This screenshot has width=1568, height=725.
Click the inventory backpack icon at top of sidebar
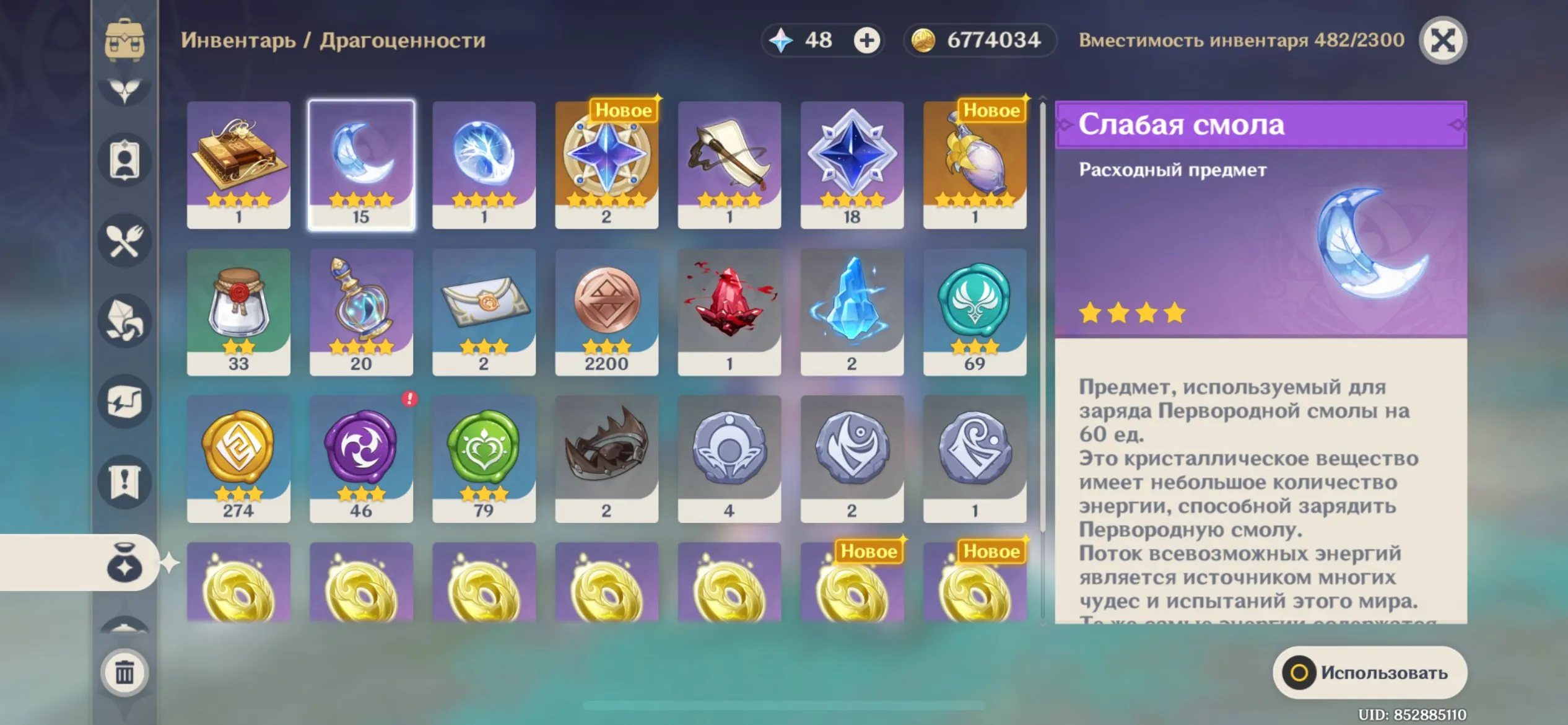(x=124, y=38)
